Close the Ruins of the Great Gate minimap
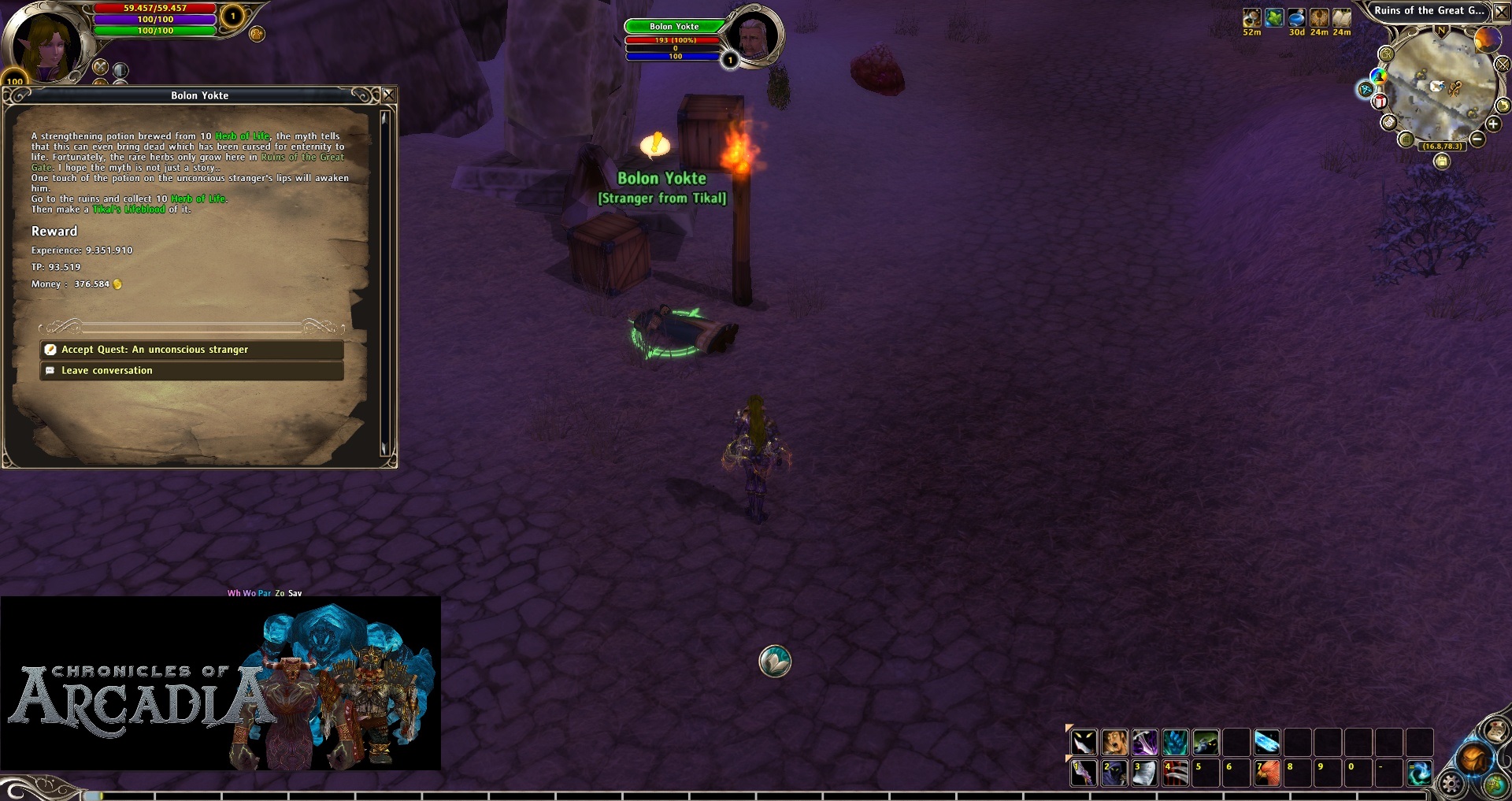 (x=1502, y=11)
